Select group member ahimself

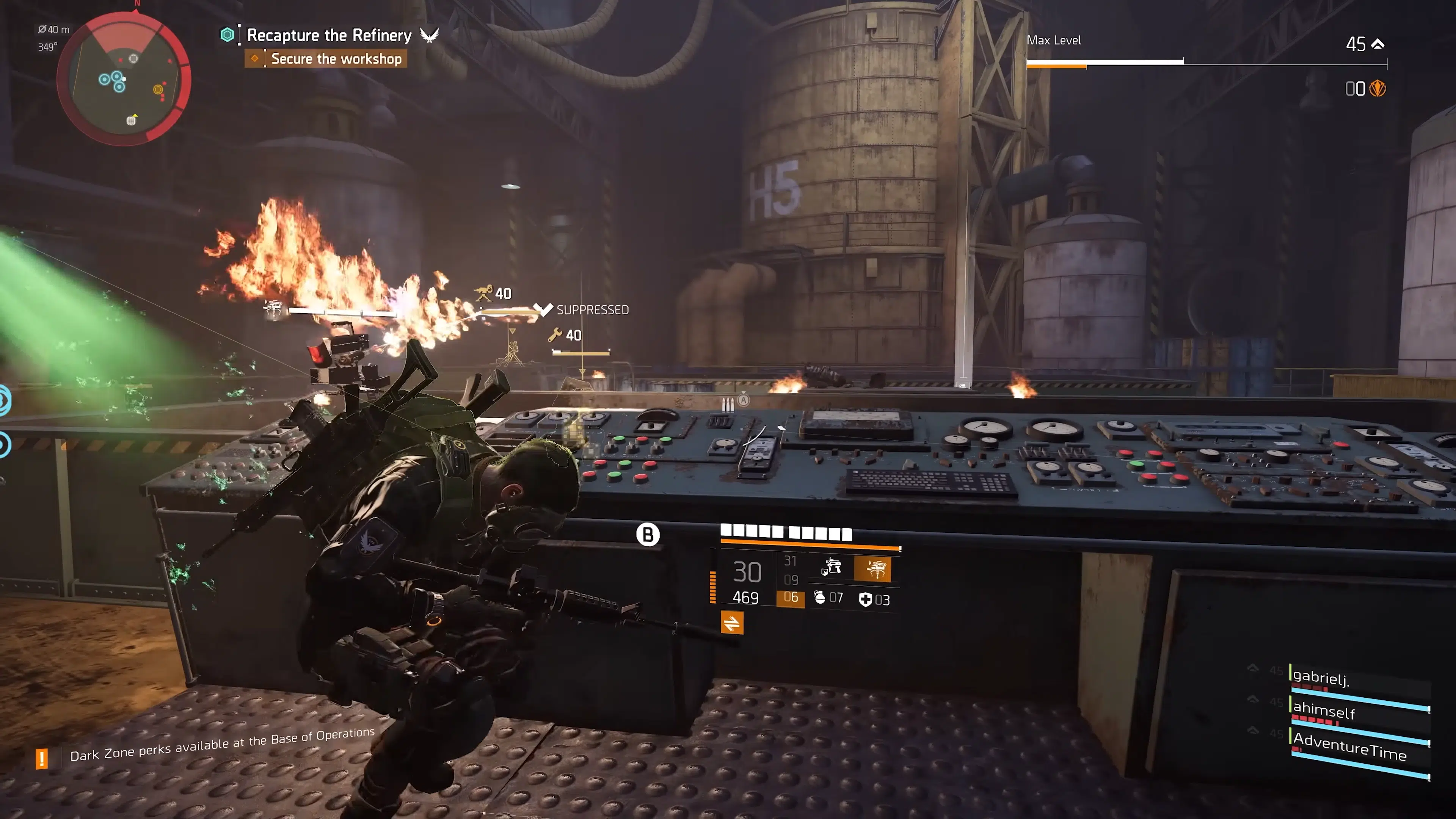(1324, 709)
